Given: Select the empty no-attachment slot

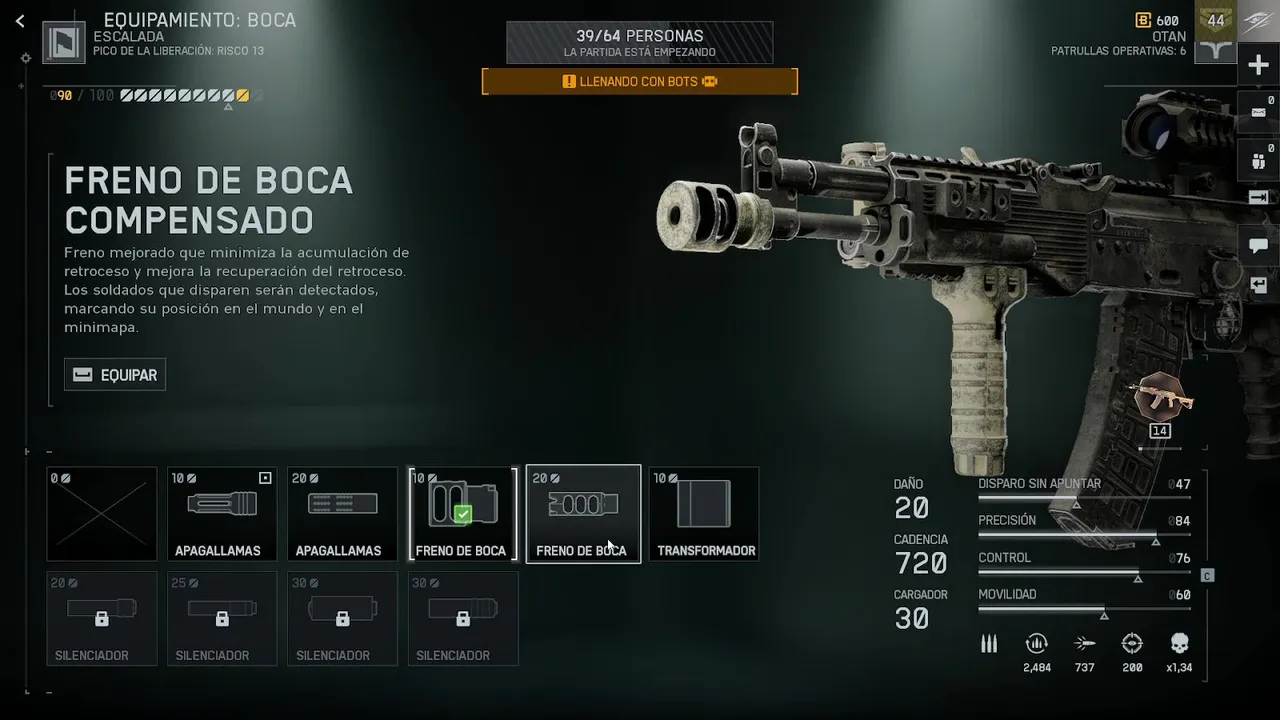Looking at the screenshot, I should coord(102,514).
